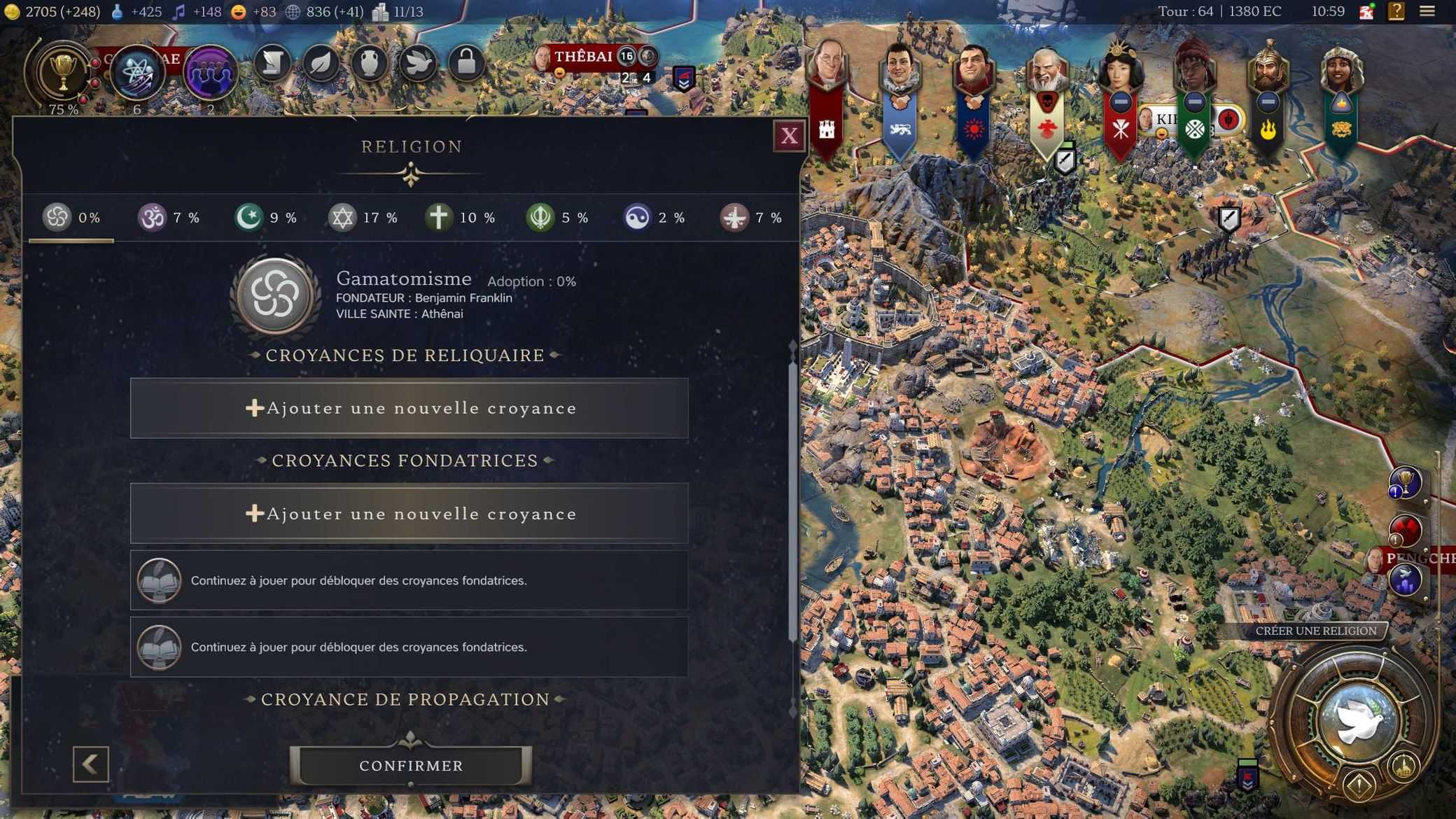The width and height of the screenshot is (1456, 819).
Task: Click the dove end-turn action button
Action: [x=1357, y=721]
